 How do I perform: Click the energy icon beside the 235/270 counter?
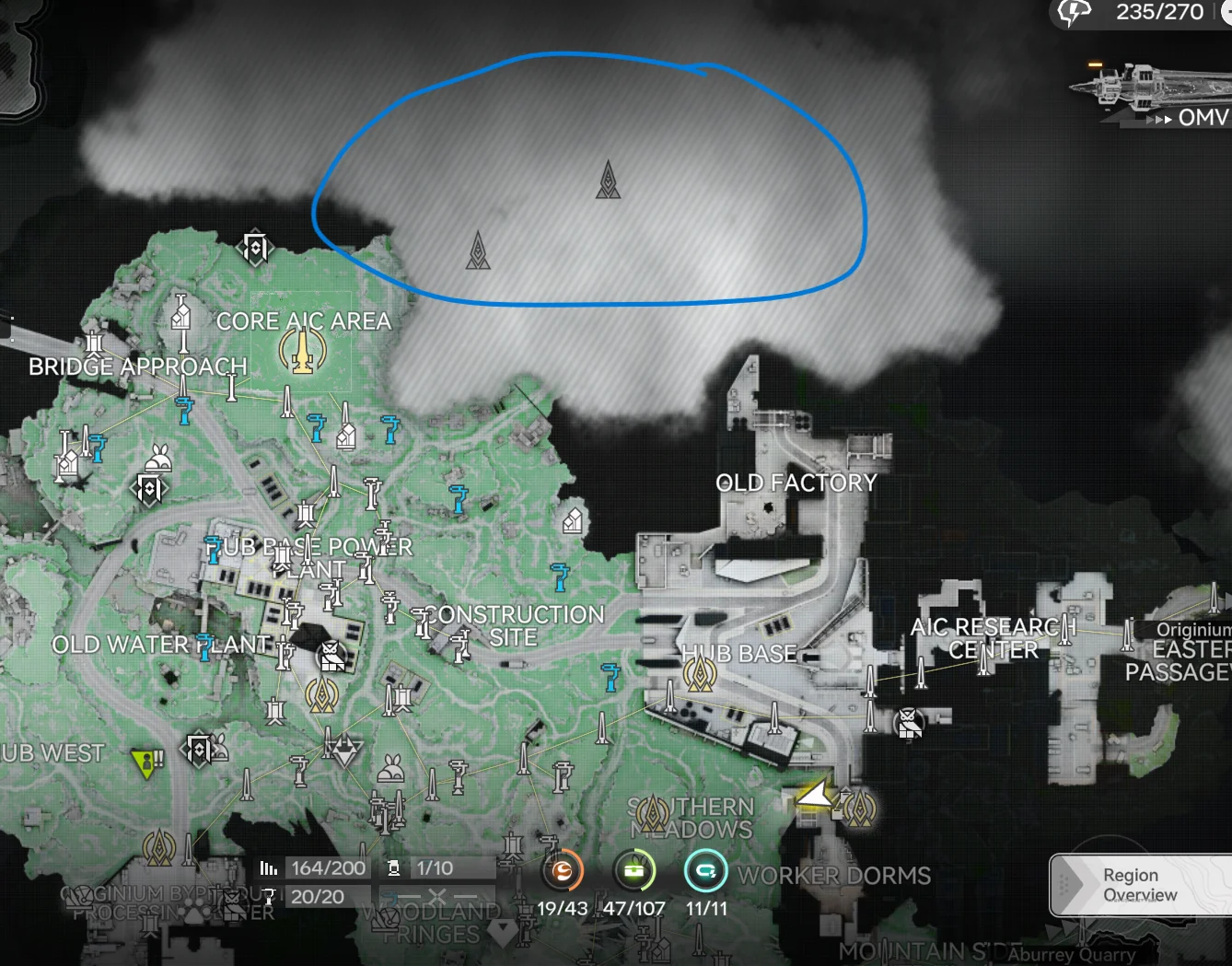[1071, 14]
